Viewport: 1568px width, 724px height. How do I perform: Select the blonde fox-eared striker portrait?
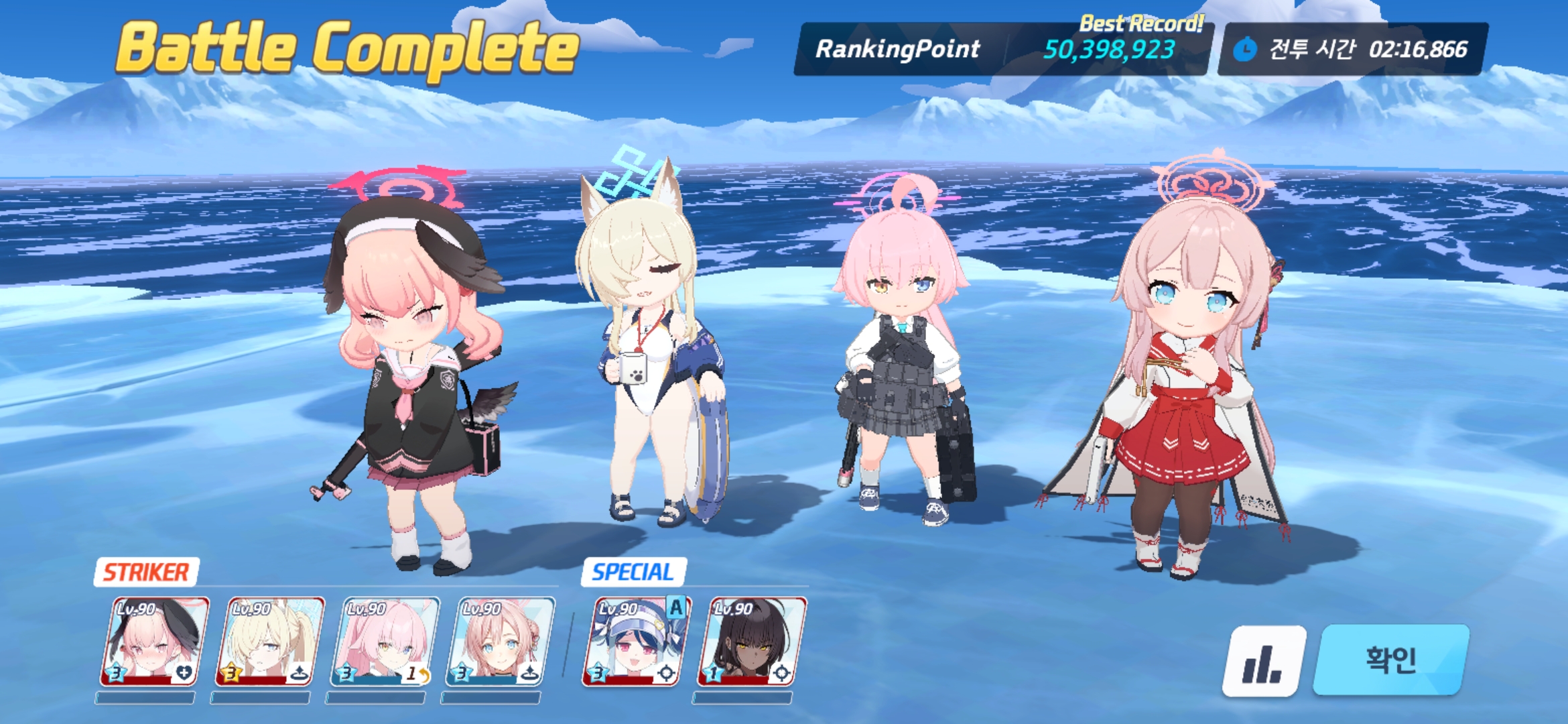pos(269,642)
